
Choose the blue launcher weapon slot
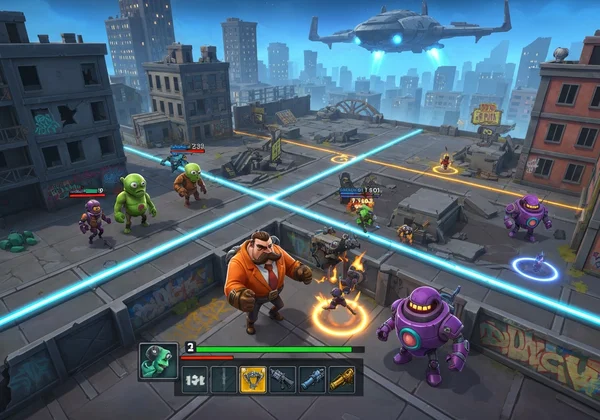313,380
